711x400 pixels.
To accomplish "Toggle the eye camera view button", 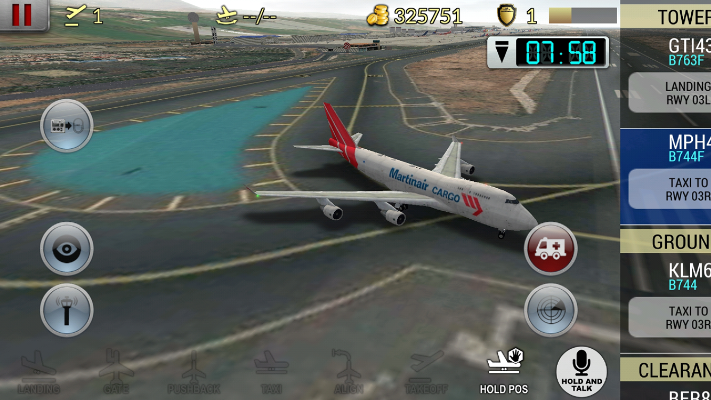I will pyautogui.click(x=66, y=248).
